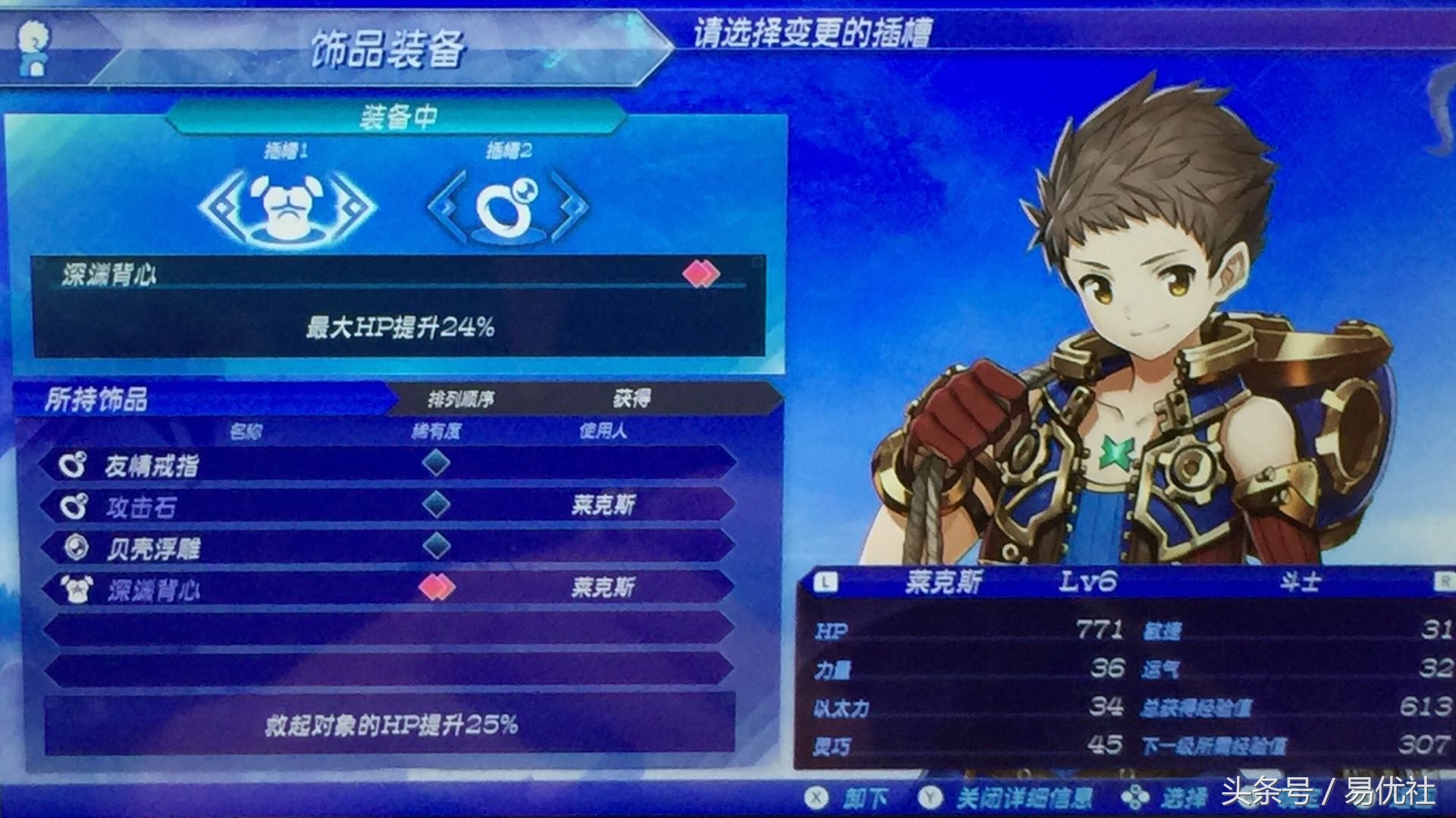Screen dimensions: 1456x818
Task: Select accessory slot 2 with ring icon
Action: [x=508, y=206]
